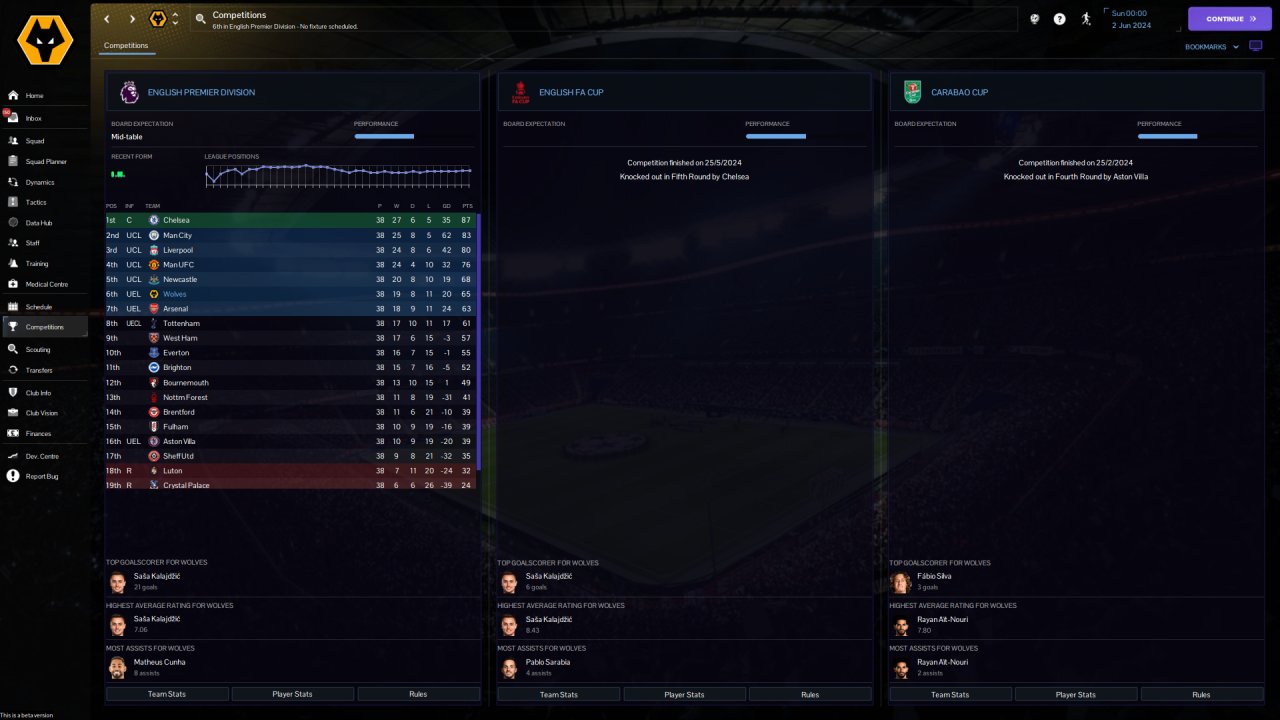1280x720 pixels.
Task: Open the Carabao Cup competition
Action: (959, 92)
